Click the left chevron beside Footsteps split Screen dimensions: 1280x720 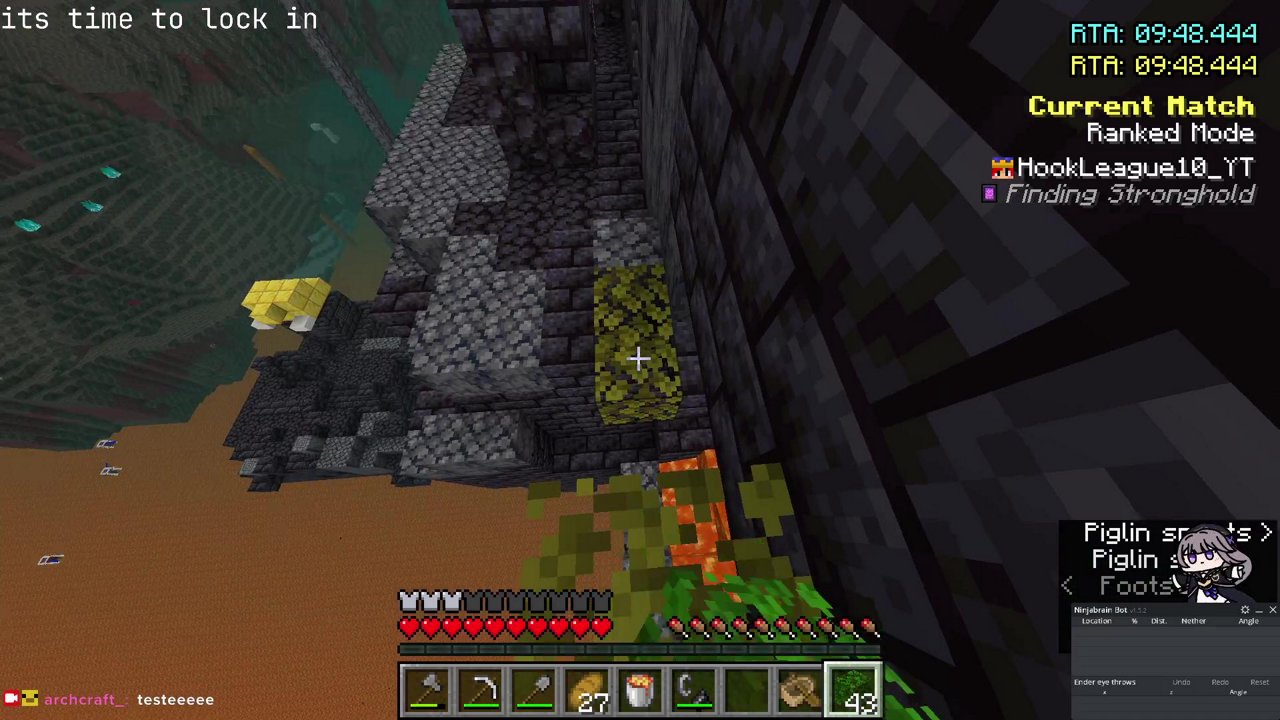pos(1066,586)
